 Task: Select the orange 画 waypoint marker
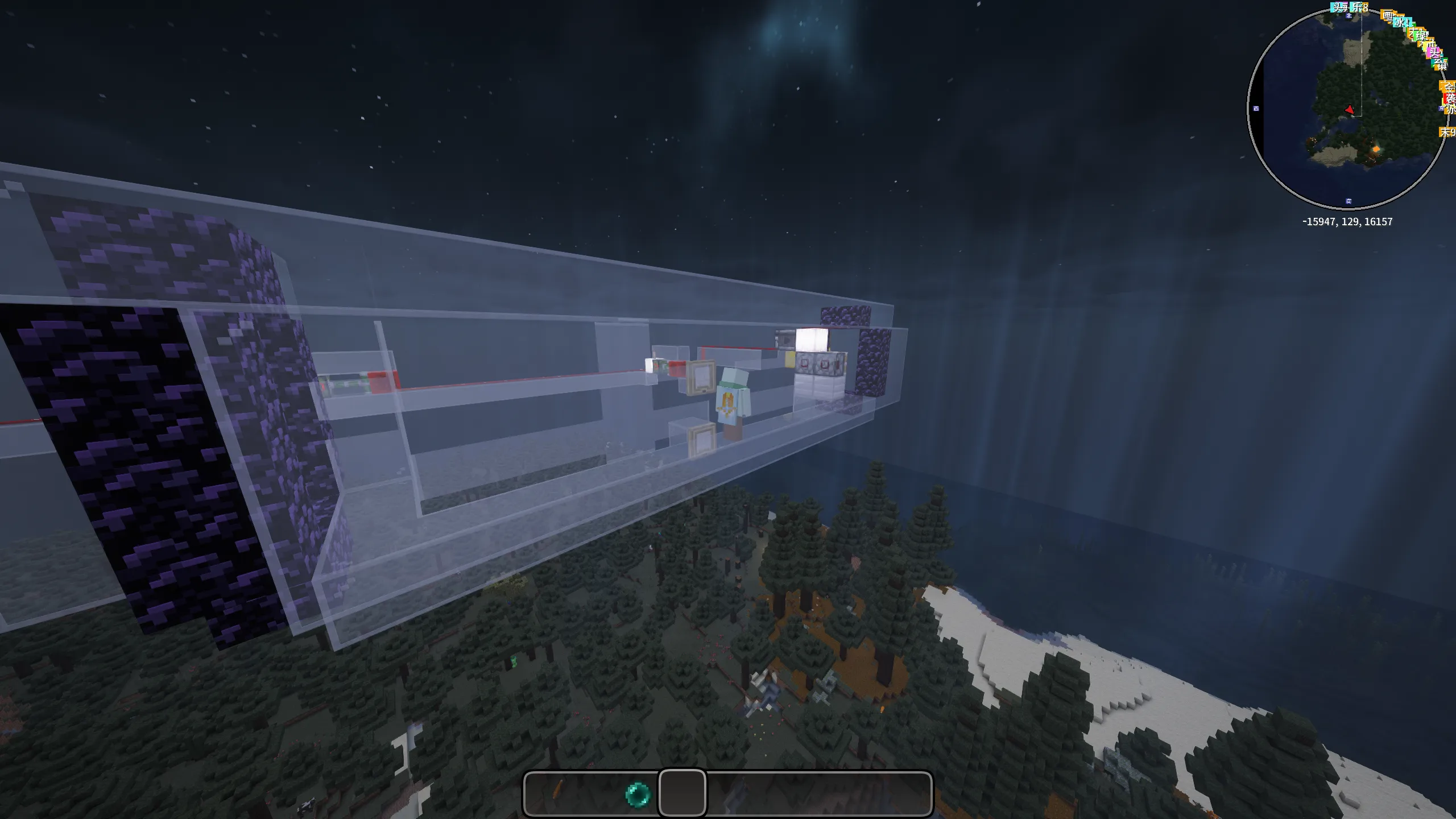click(x=1388, y=16)
